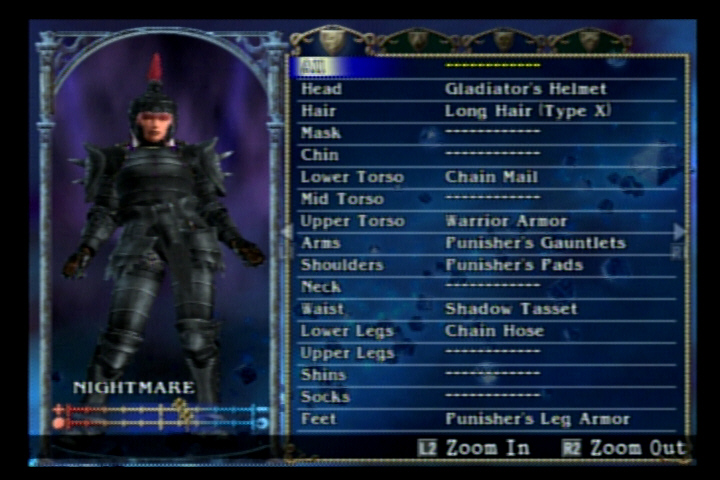Click the right arrow beside the equipment list
Screen dimensions: 720x480
pyautogui.click(x=680, y=232)
